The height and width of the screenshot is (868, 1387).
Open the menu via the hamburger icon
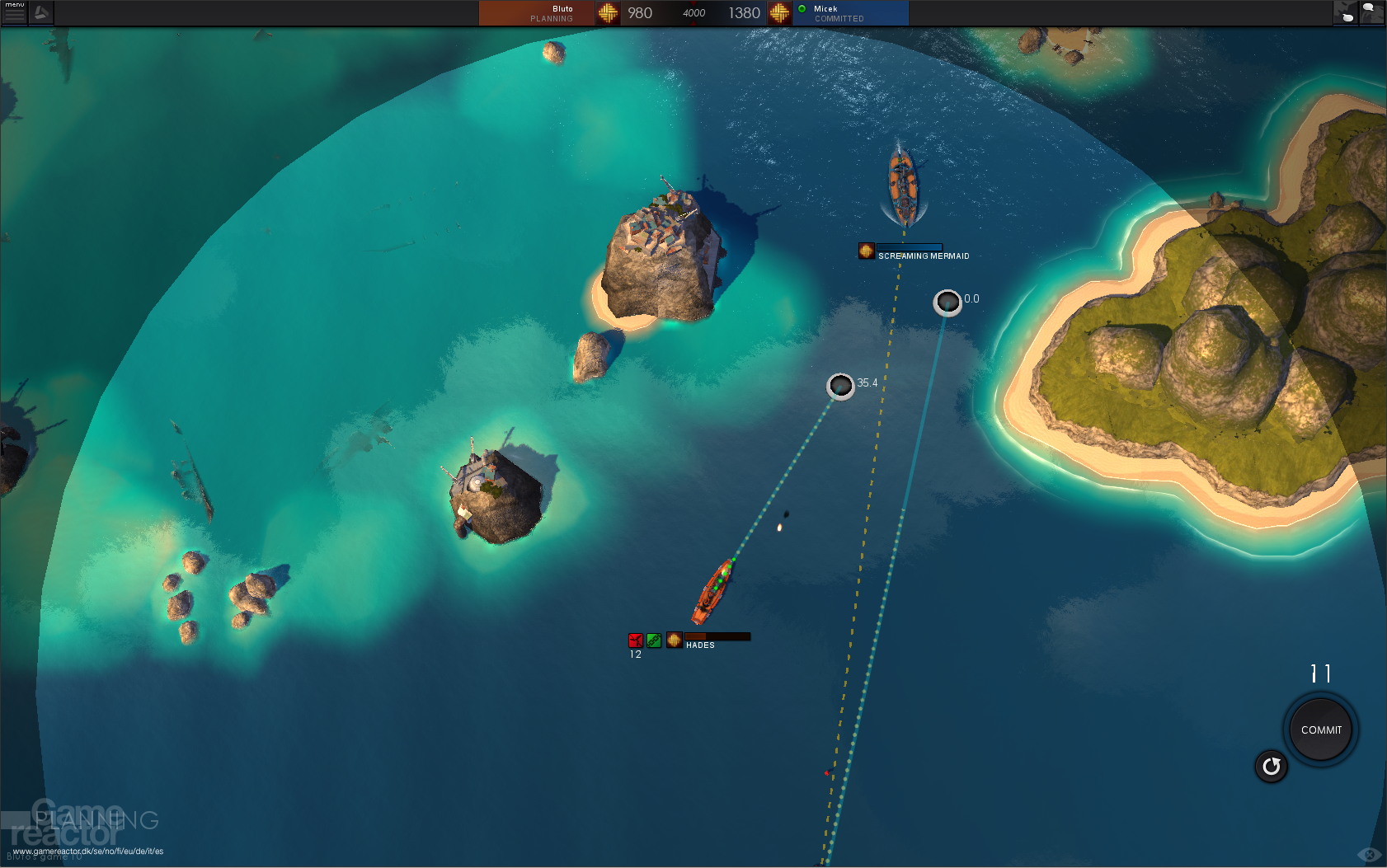point(13,13)
